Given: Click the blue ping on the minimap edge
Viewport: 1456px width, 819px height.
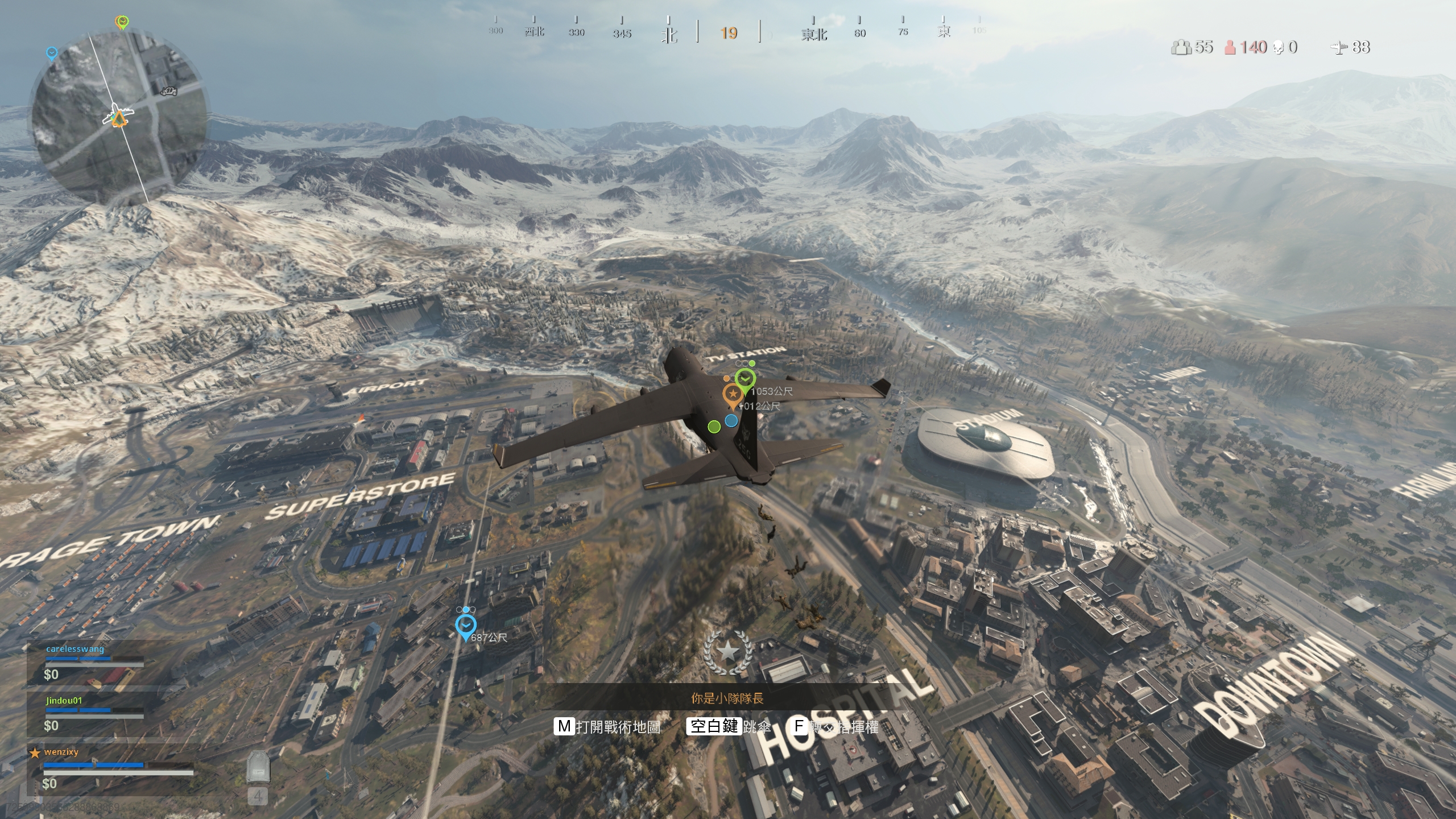Looking at the screenshot, I should click(52, 53).
